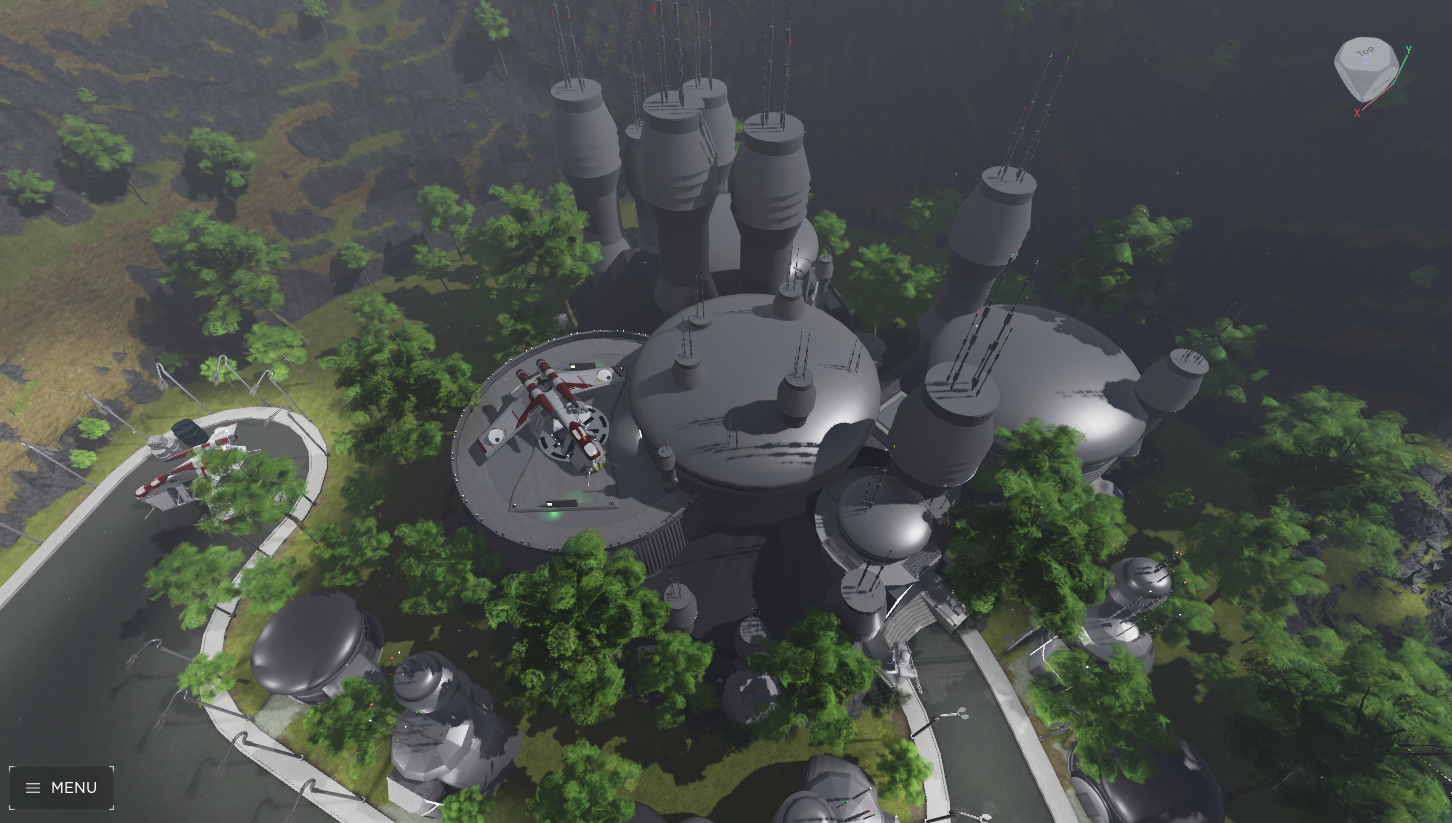The width and height of the screenshot is (1452, 823).
Task: Open the MENU button
Action: point(62,788)
